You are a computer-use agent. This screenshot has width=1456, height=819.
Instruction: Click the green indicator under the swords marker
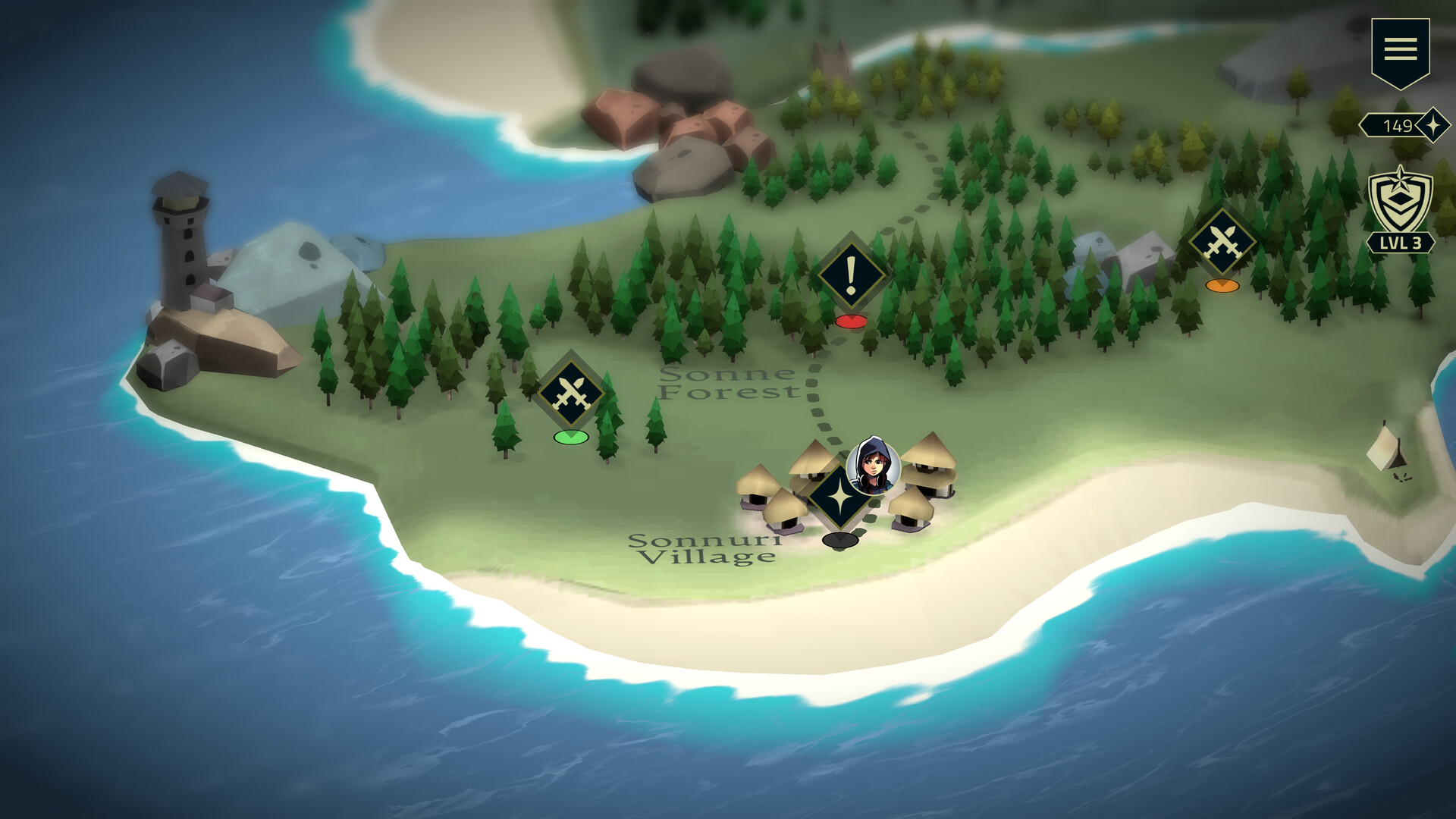pos(570,437)
